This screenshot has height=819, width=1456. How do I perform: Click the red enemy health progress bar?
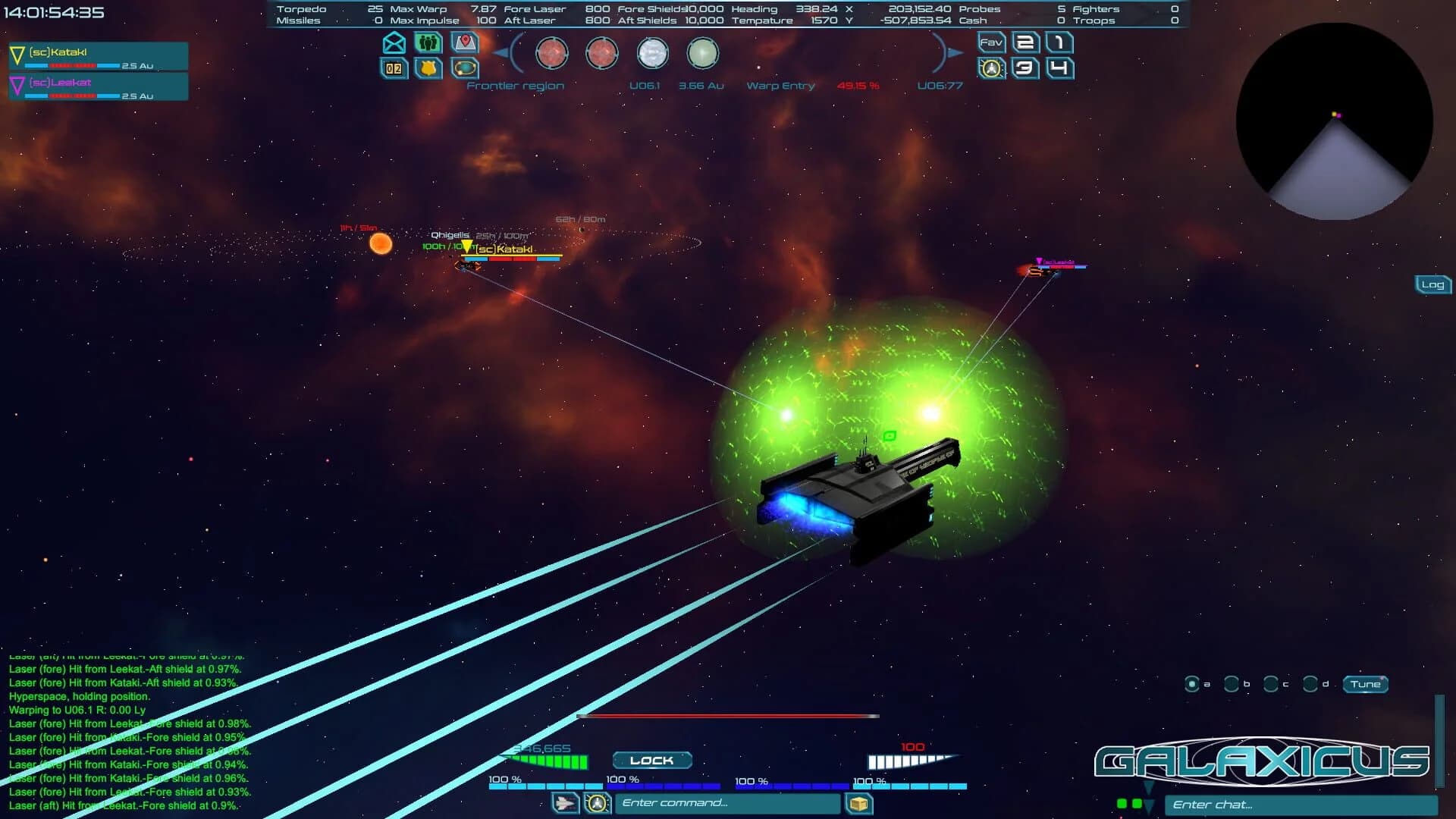[x=728, y=714]
